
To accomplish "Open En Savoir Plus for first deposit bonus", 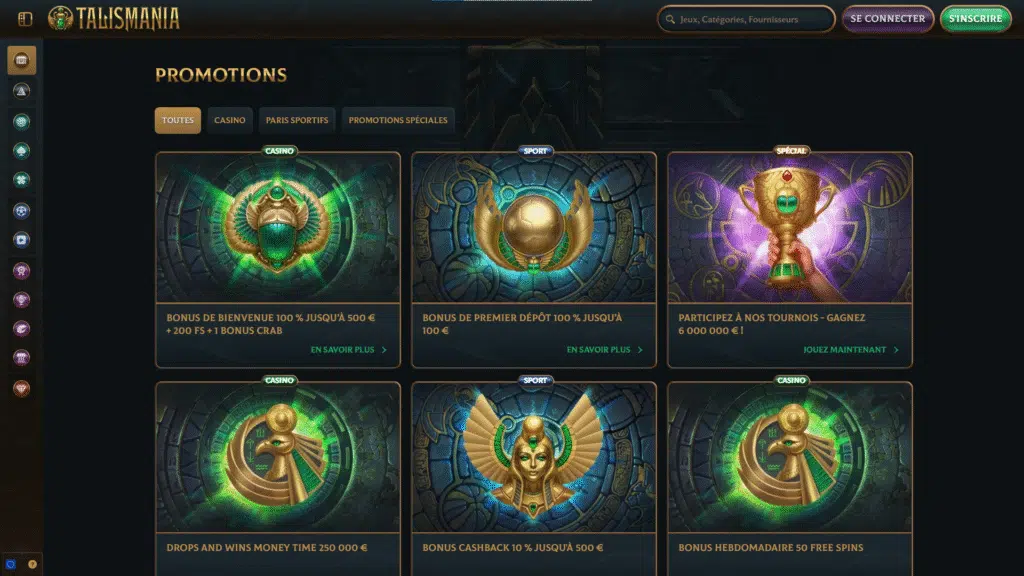I will 604,350.
